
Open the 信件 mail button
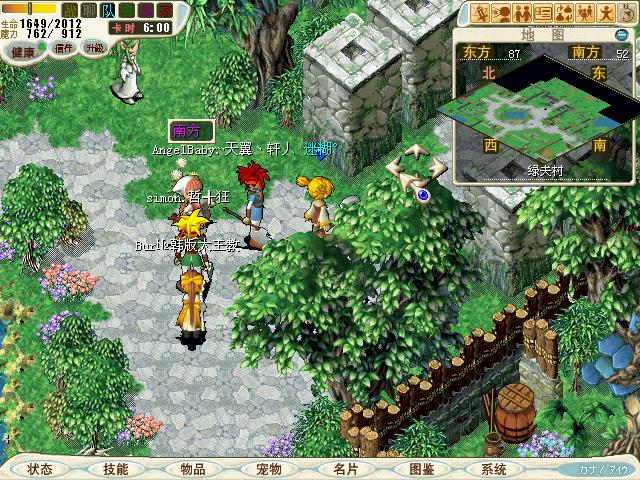point(66,48)
